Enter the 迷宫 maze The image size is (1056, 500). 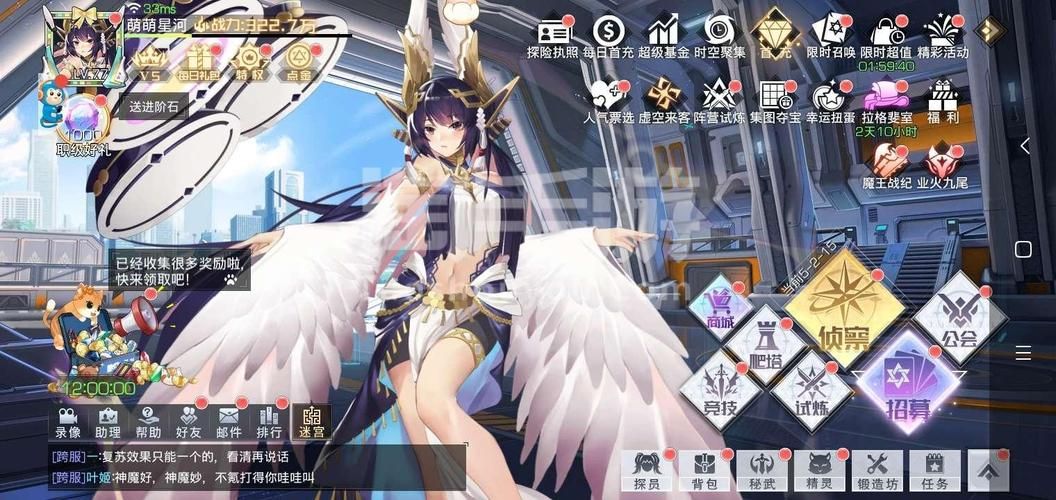pos(311,422)
